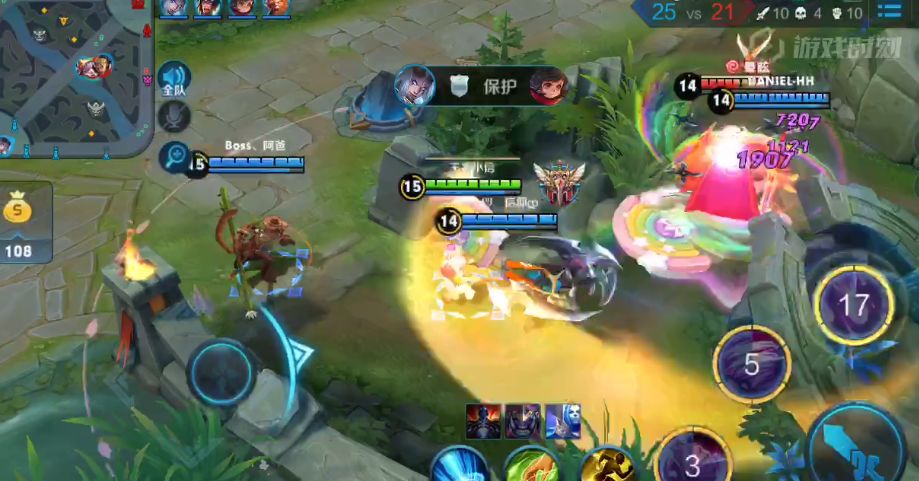Select the red armored hero target portrait
This screenshot has height=481, width=919.
tap(484, 421)
